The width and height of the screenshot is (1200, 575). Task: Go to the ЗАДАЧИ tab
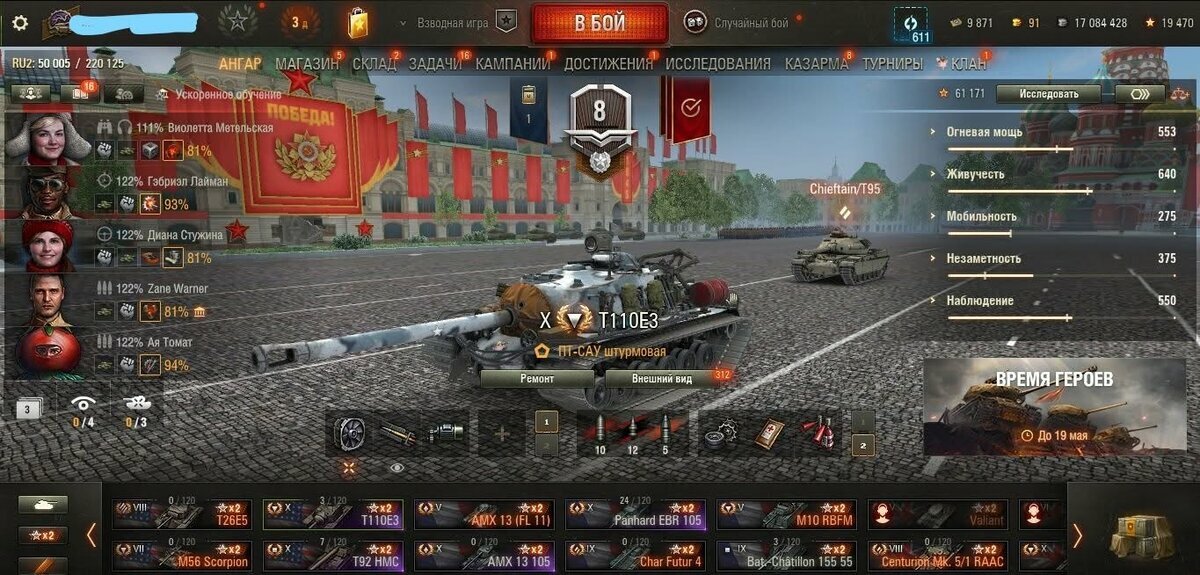click(x=435, y=64)
